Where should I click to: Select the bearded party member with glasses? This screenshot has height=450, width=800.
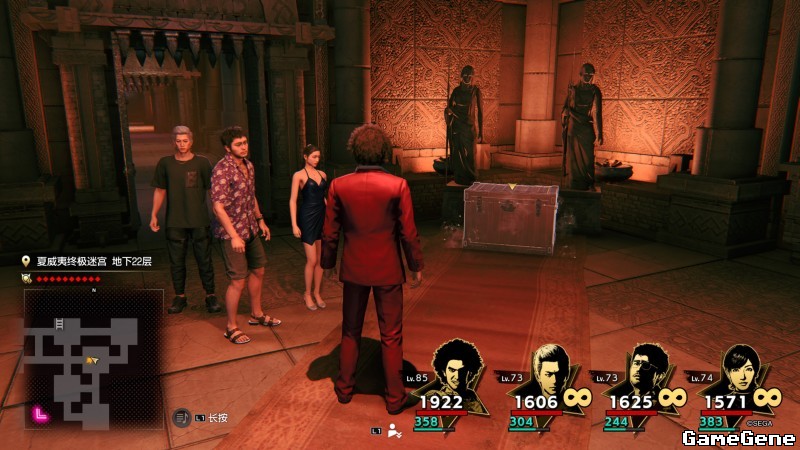pos(645,370)
